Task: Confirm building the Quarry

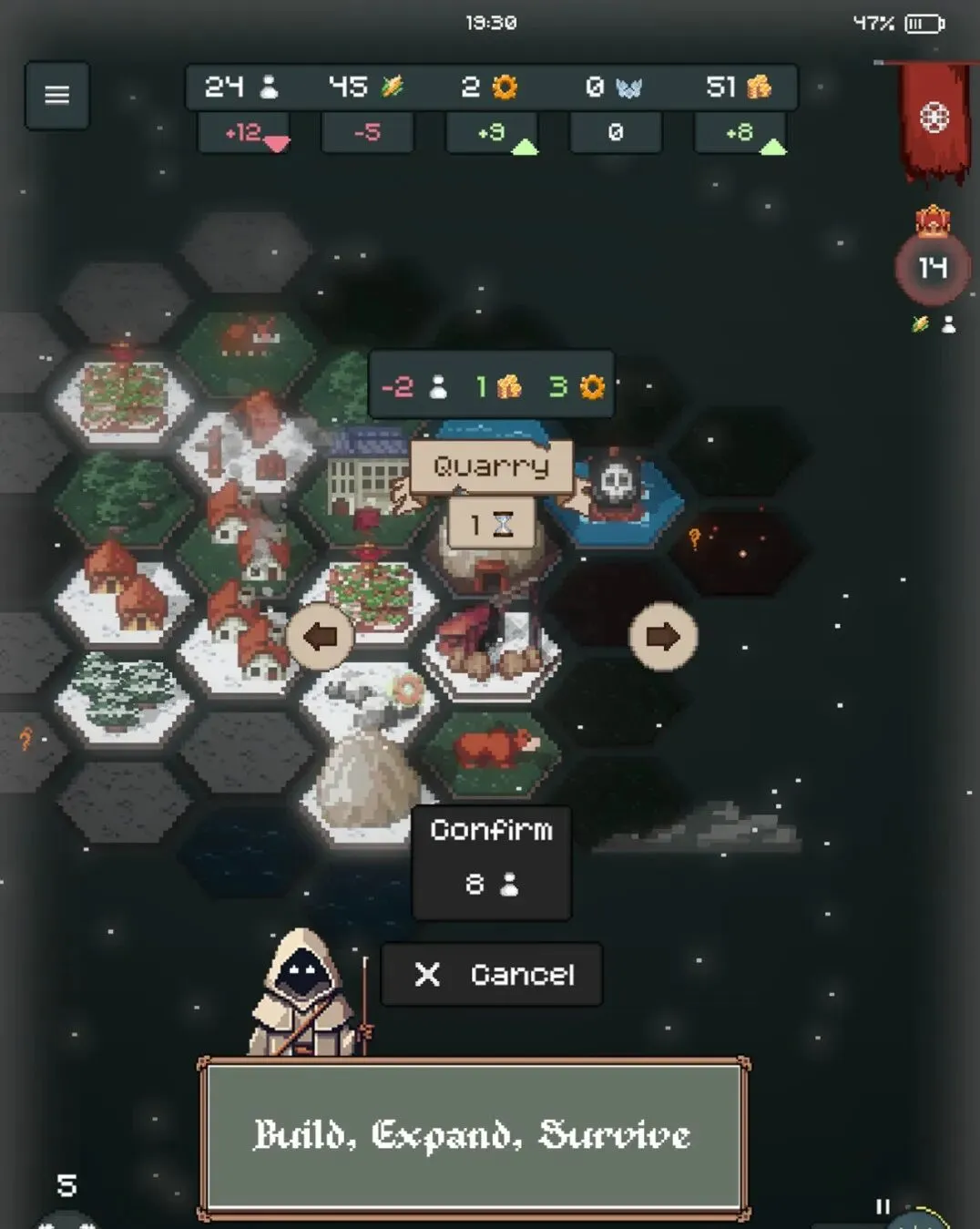Action: pos(492,860)
